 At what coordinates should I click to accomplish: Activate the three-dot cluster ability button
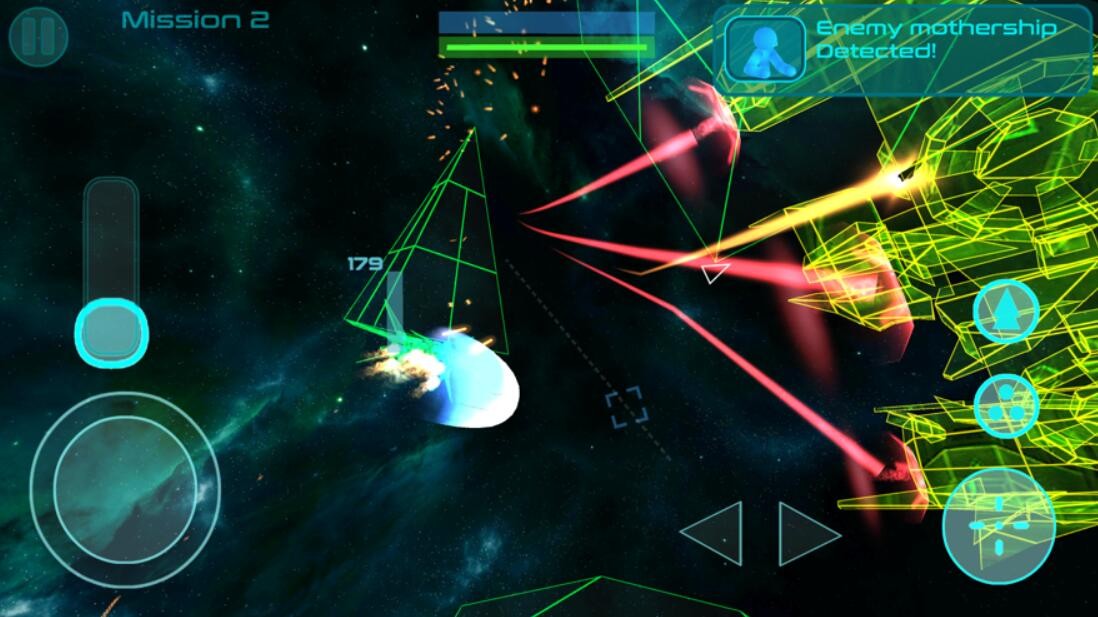1006,406
